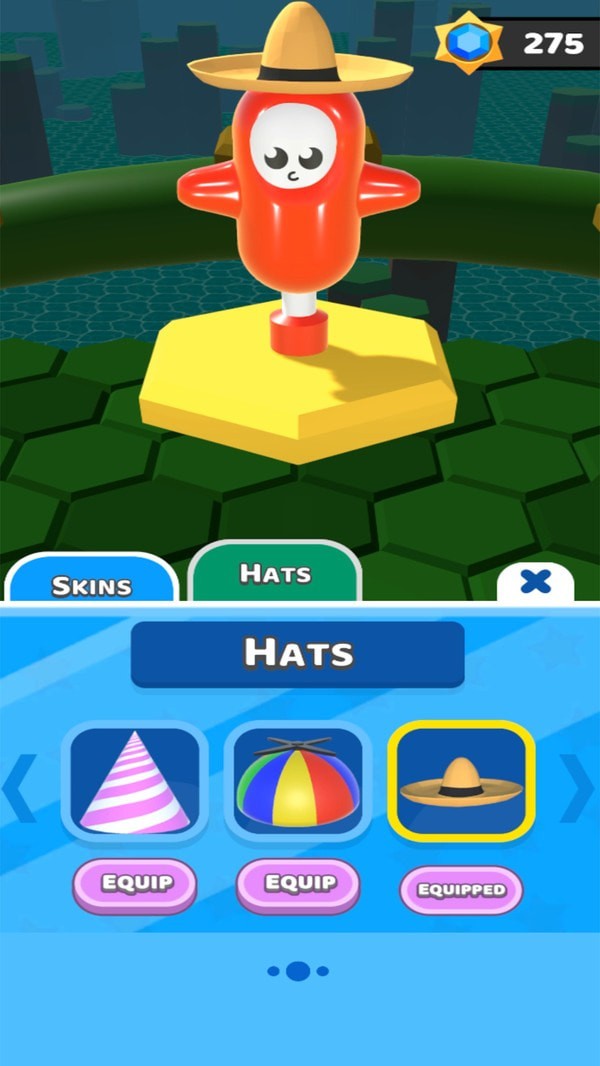Select the Hats tab
Image resolution: width=600 pixels, height=1066 pixels.
pyautogui.click(x=275, y=574)
